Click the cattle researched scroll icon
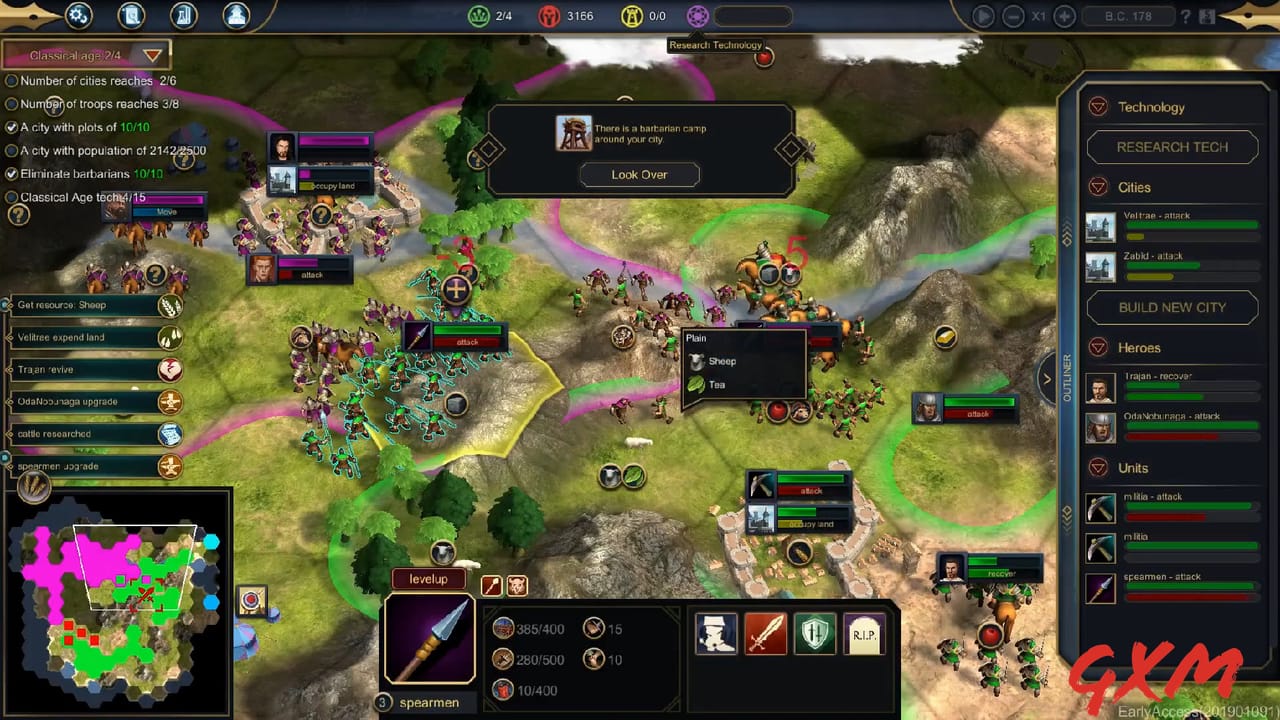This screenshot has width=1280, height=720. click(x=169, y=434)
